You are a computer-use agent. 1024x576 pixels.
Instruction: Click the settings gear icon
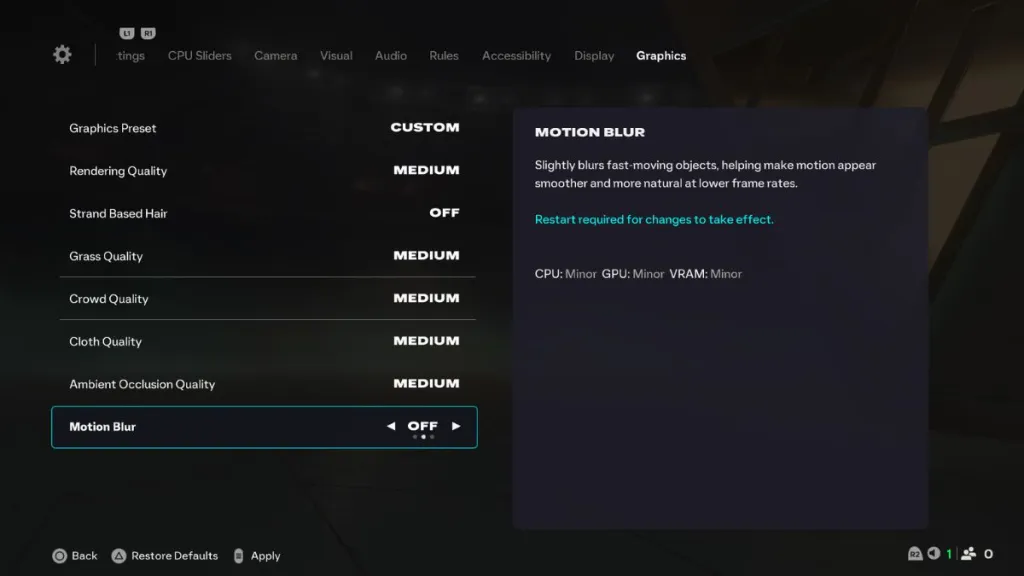[62, 55]
